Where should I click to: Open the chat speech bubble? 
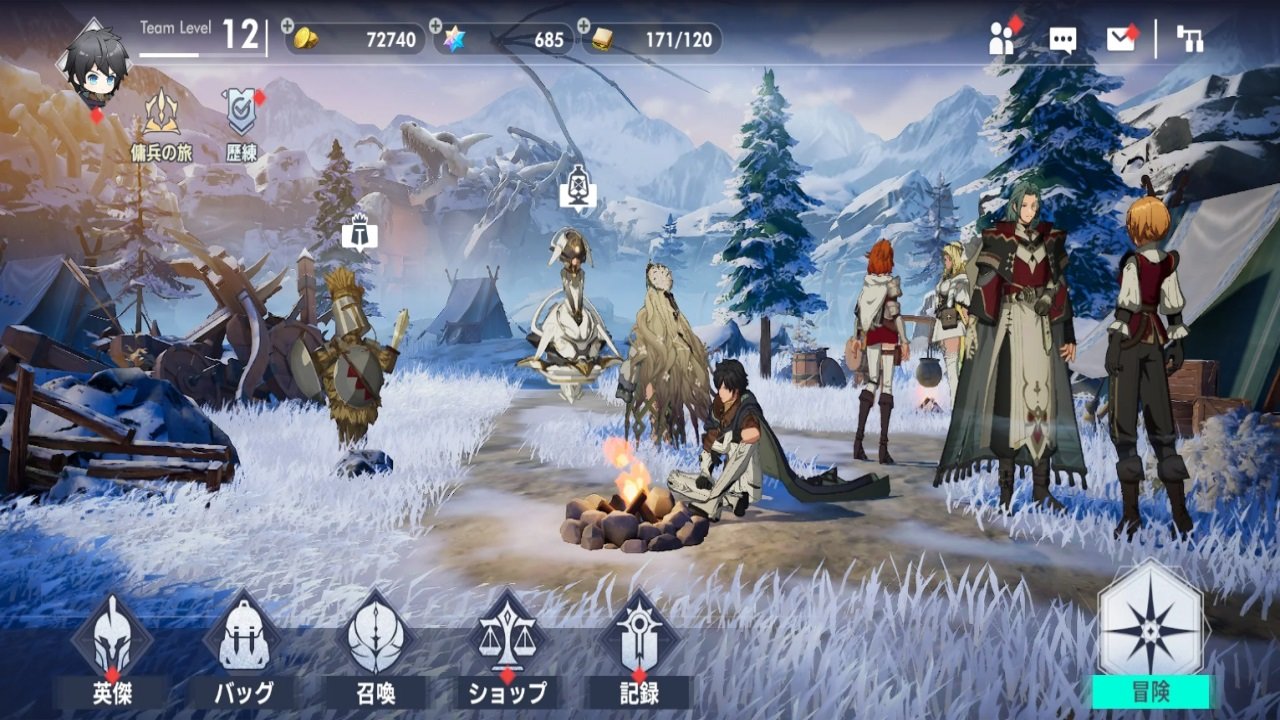[x=1062, y=39]
